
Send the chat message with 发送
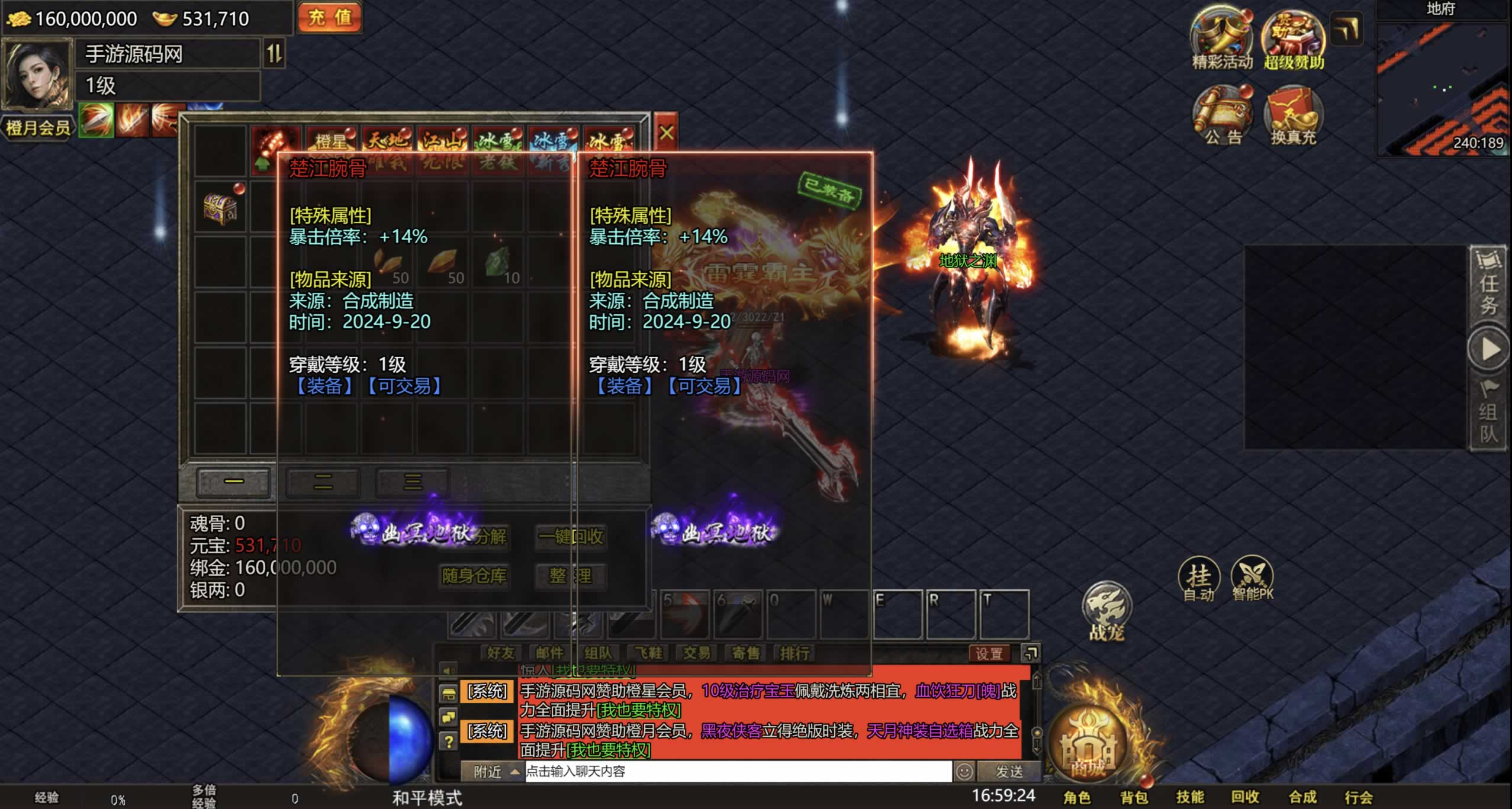tap(1009, 771)
